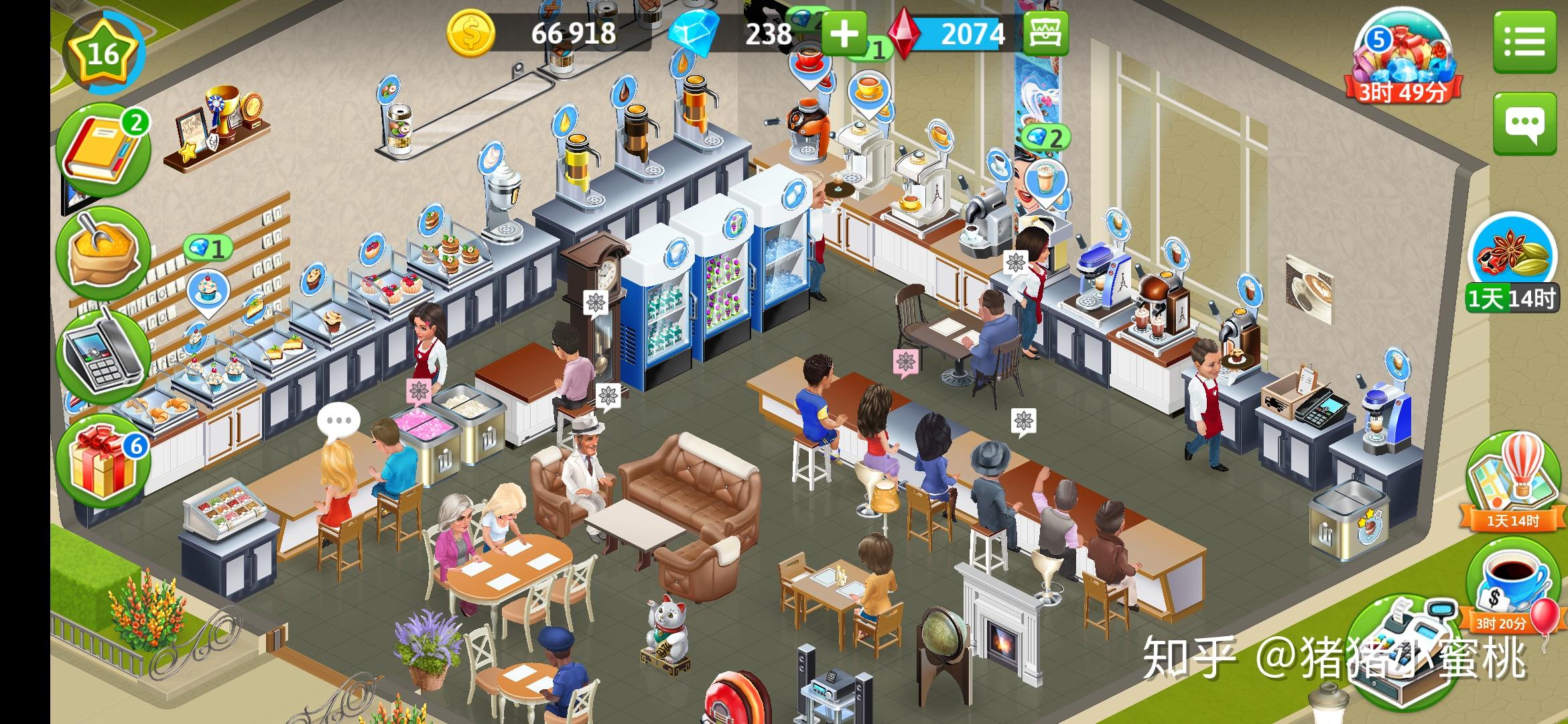This screenshot has width=1568, height=724.
Task: Tap the gold coin balance icon
Action: (471, 34)
